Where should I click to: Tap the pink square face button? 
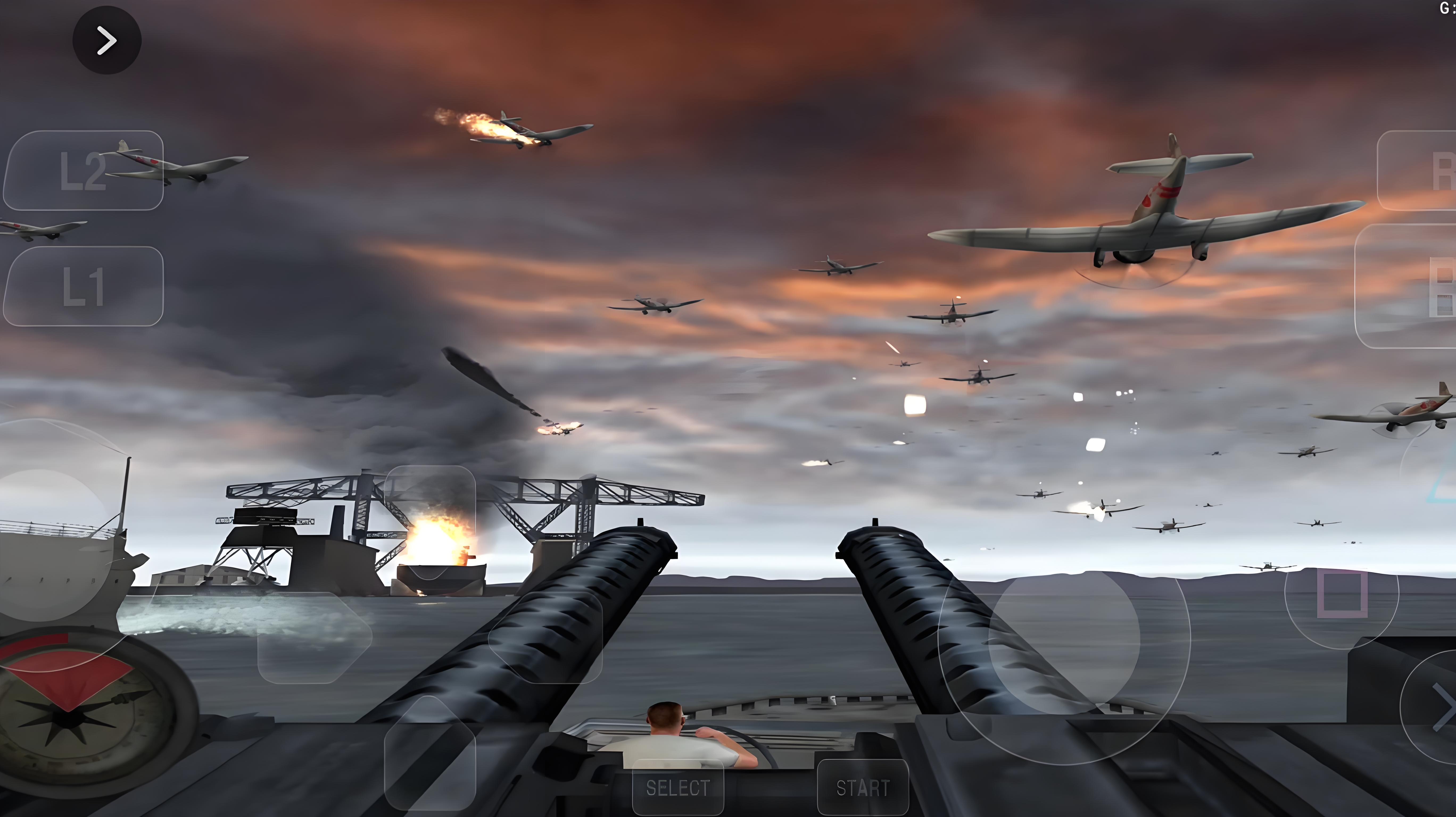click(x=1342, y=593)
